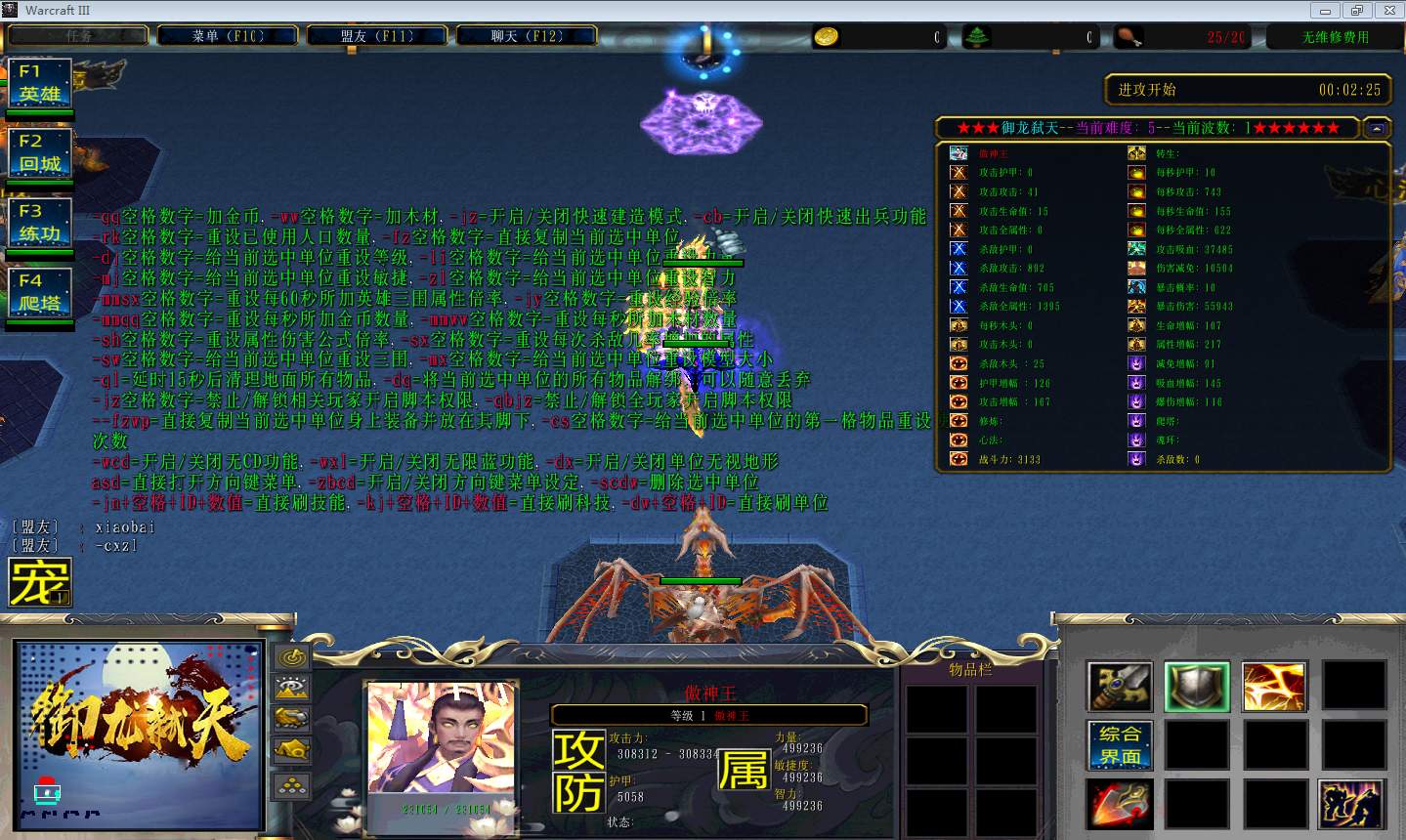The height and width of the screenshot is (840, 1406).
Task: Select the sword-hilt command icon
Action: coord(1120,686)
